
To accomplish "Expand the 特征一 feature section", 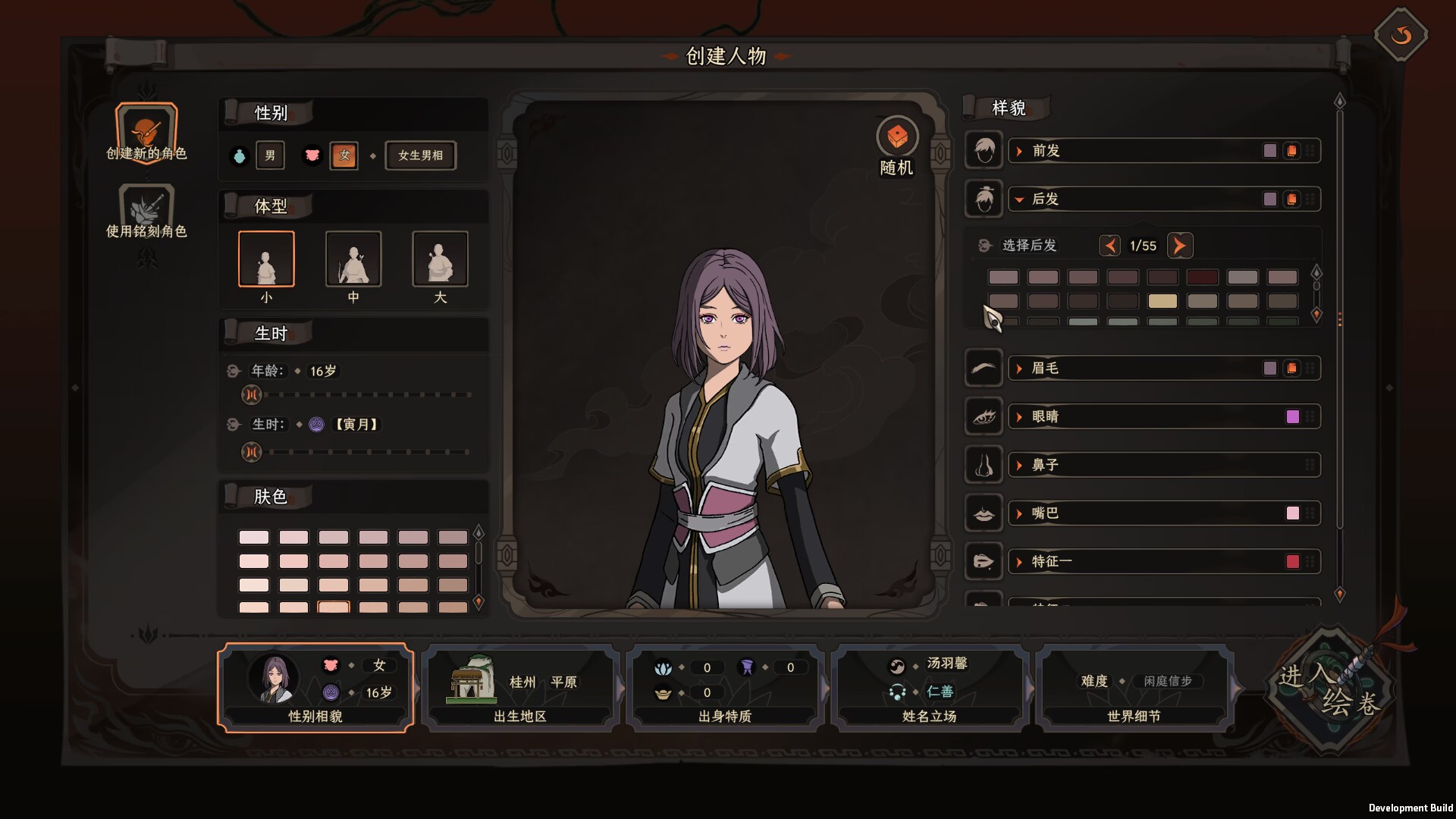I will pyautogui.click(x=1051, y=562).
